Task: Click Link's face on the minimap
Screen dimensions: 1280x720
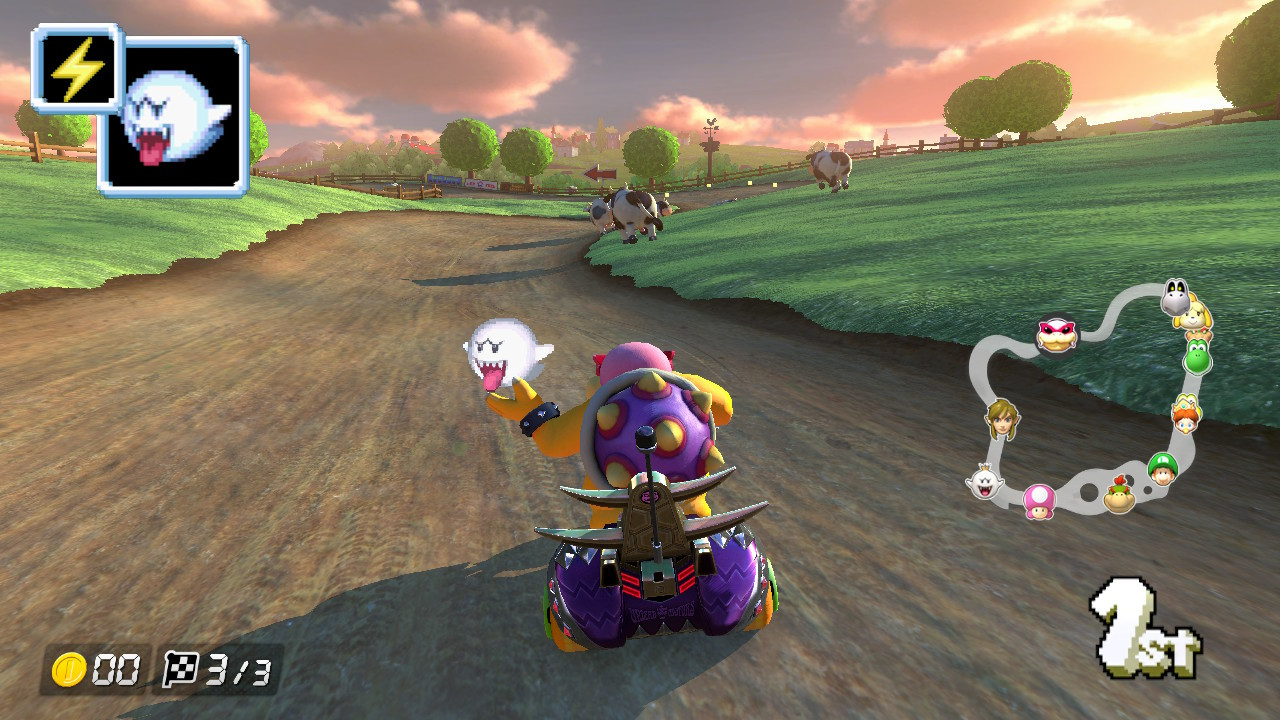Action: [x=1002, y=421]
